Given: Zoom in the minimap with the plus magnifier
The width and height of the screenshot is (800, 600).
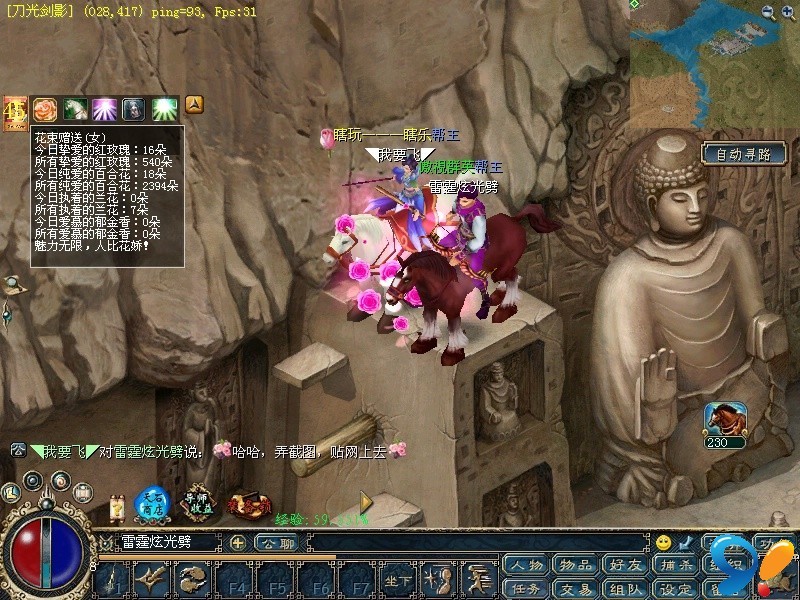Looking at the screenshot, I should [768, 12].
